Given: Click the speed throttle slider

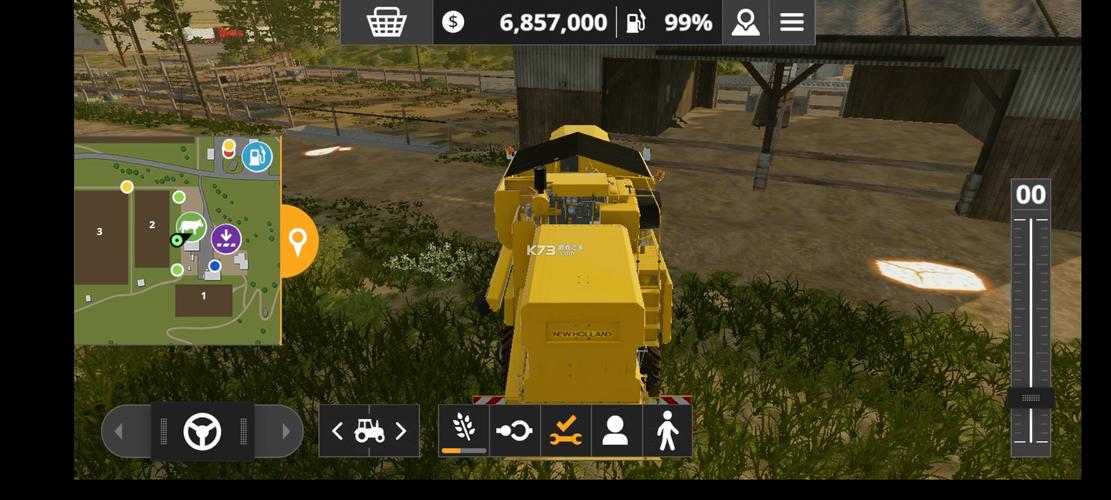Looking at the screenshot, I should tap(1030, 398).
